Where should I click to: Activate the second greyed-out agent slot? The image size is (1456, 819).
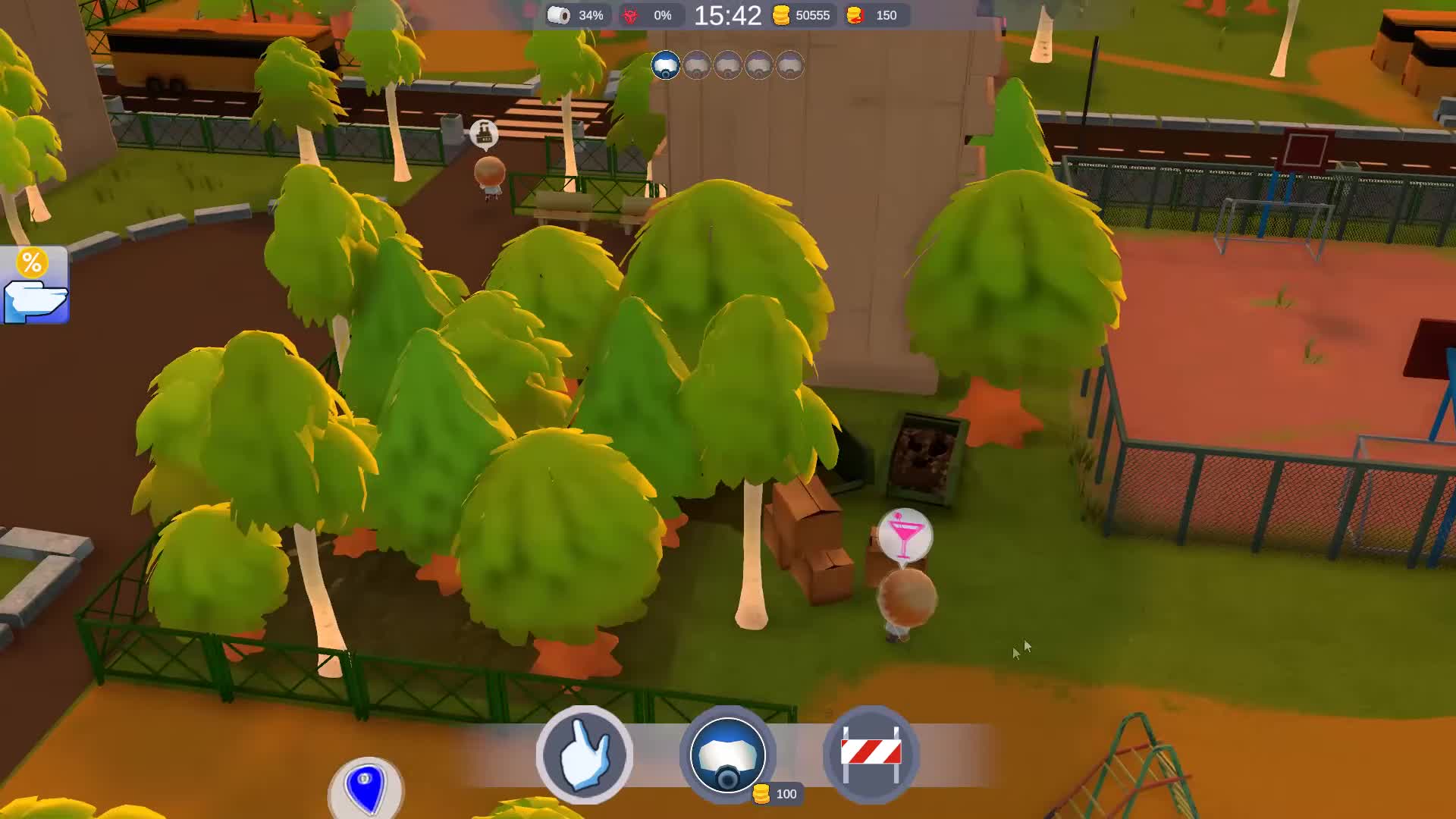click(697, 65)
